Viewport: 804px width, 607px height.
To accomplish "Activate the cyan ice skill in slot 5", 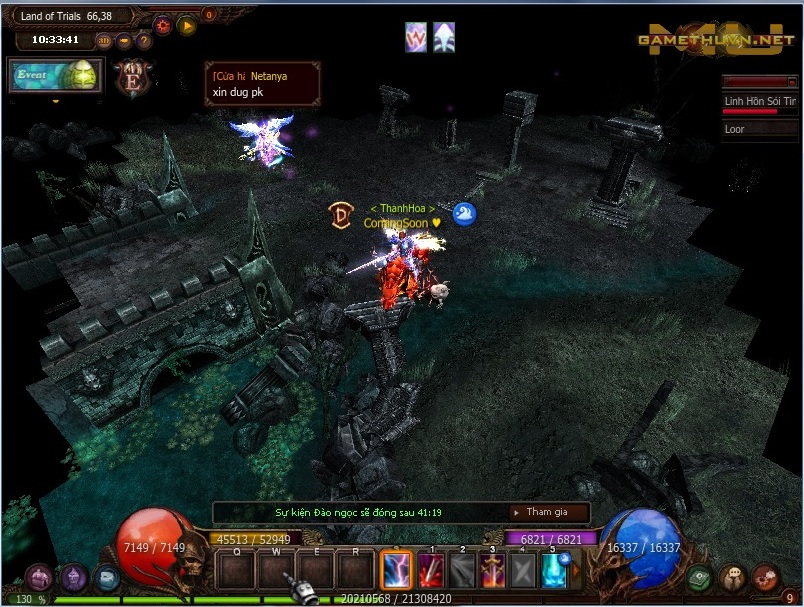I will point(554,571).
